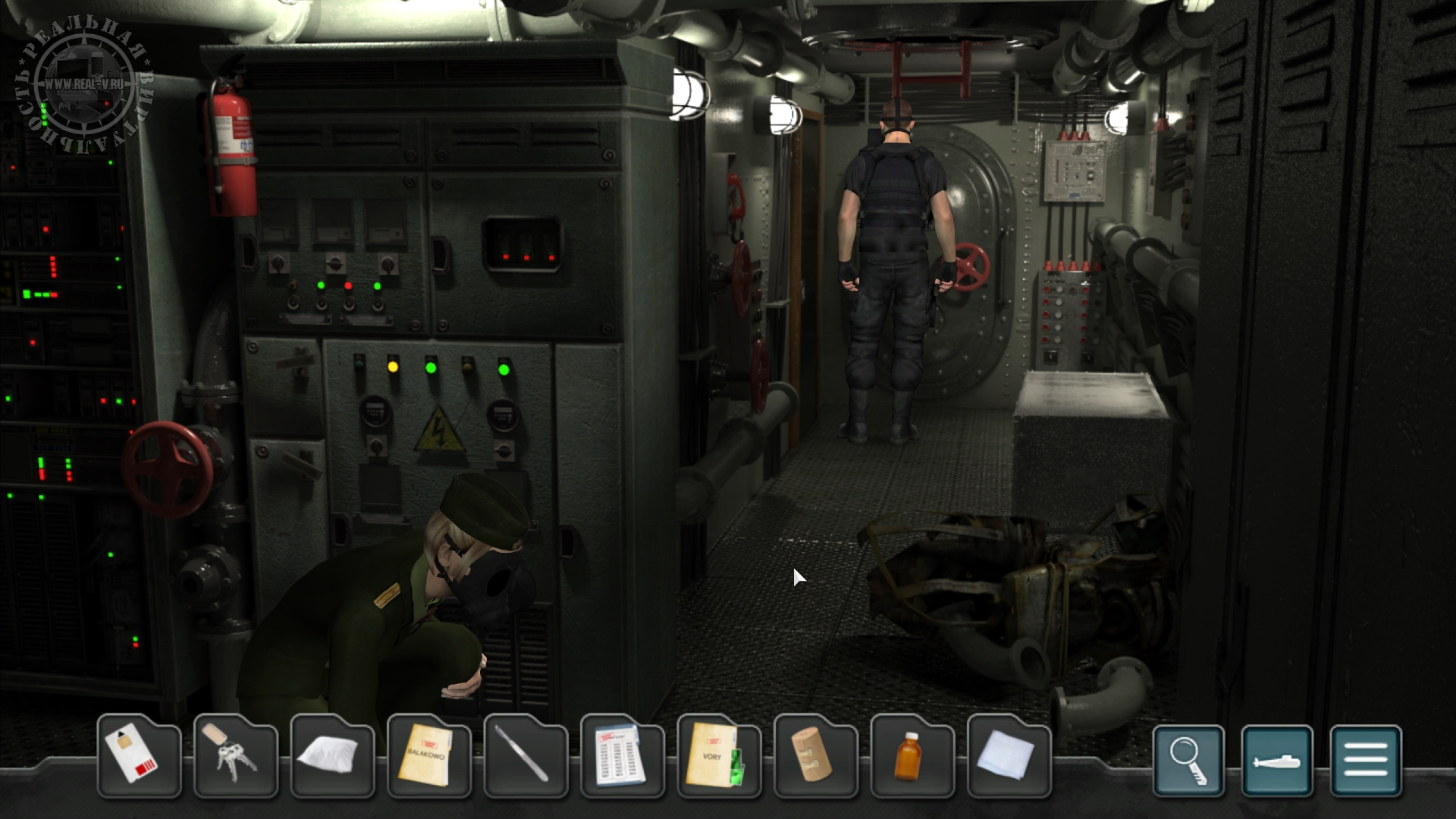1456x819 pixels.
Task: Open the submarine map button
Action: pyautogui.click(x=1277, y=761)
